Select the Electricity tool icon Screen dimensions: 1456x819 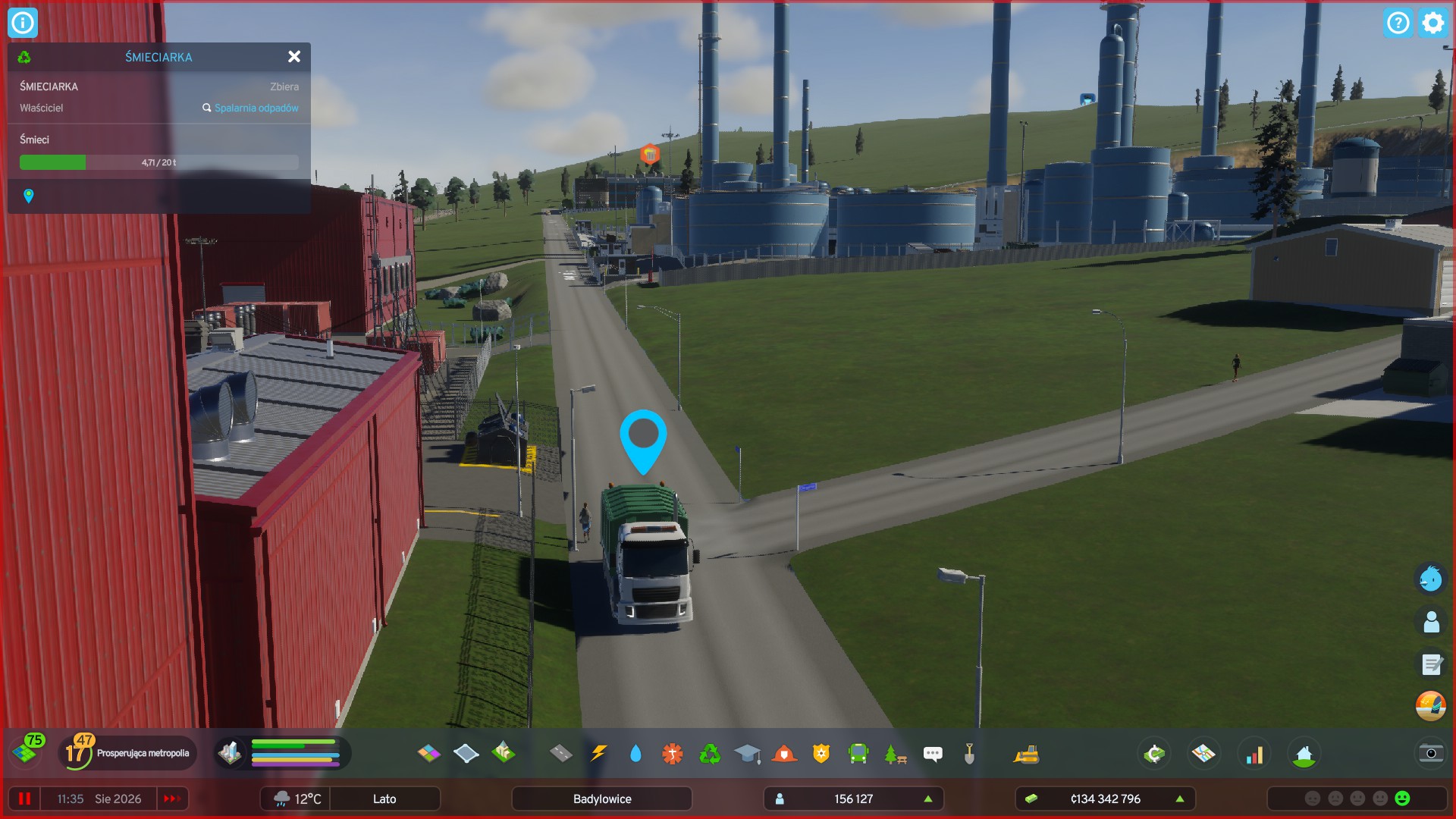tap(599, 753)
